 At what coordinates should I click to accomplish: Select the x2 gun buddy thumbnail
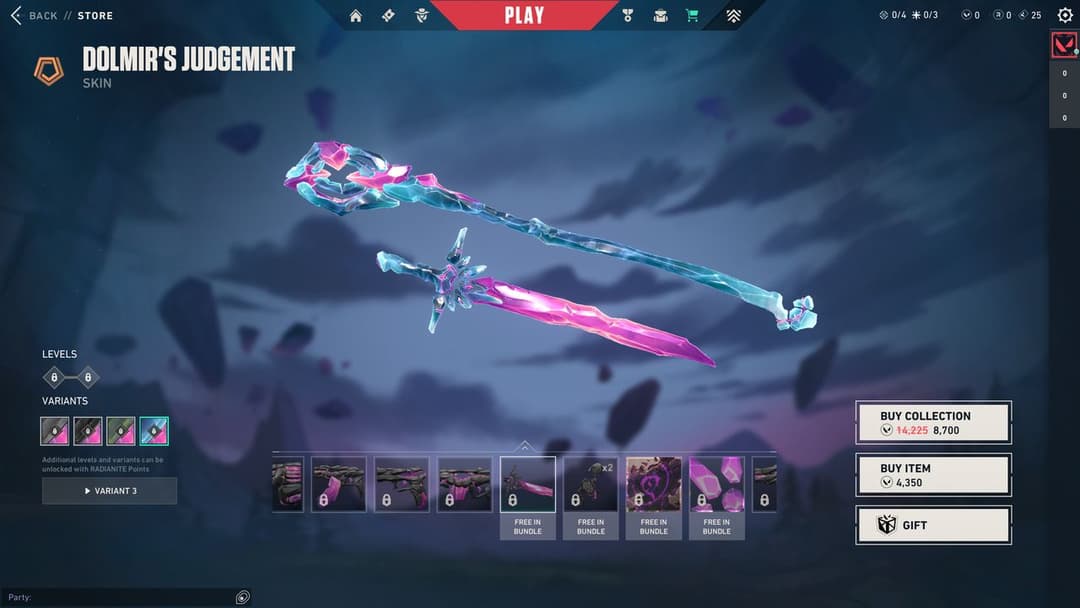click(590, 485)
